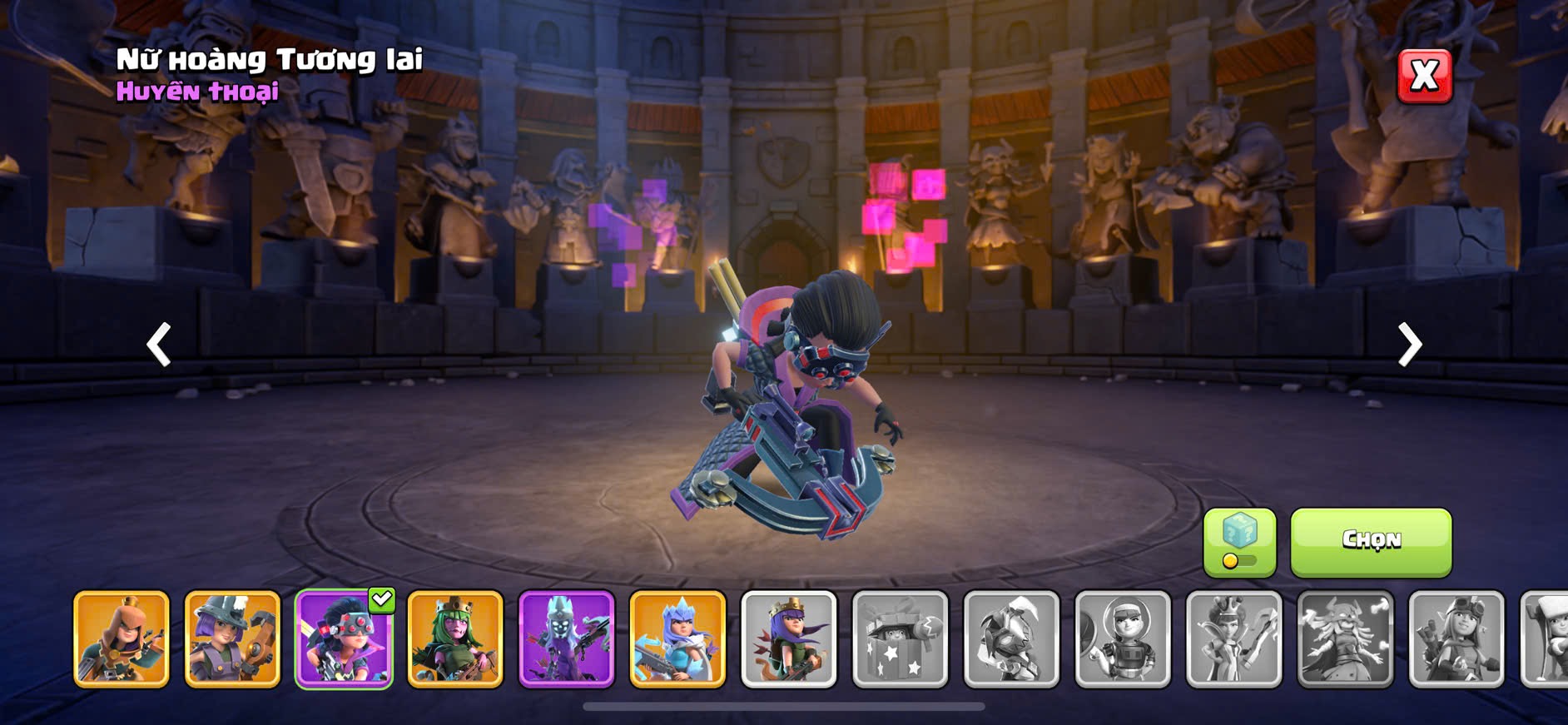Pick the locked aviator goggles queen skin

click(x=1456, y=639)
